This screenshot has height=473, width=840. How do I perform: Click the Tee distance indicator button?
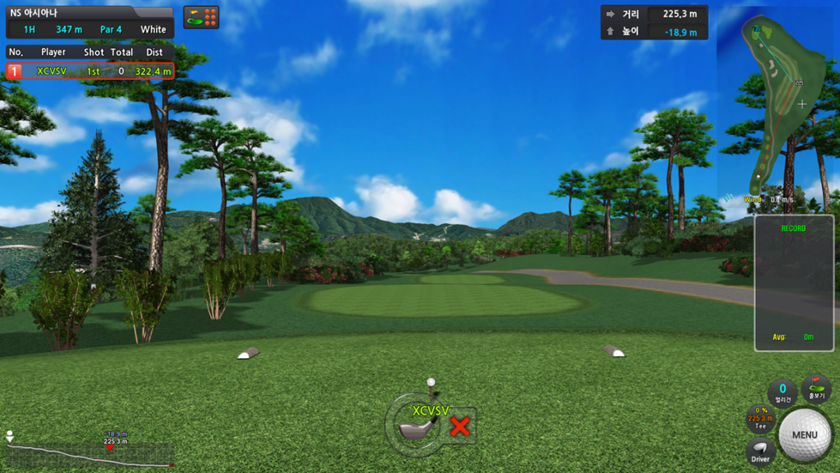[x=760, y=419]
